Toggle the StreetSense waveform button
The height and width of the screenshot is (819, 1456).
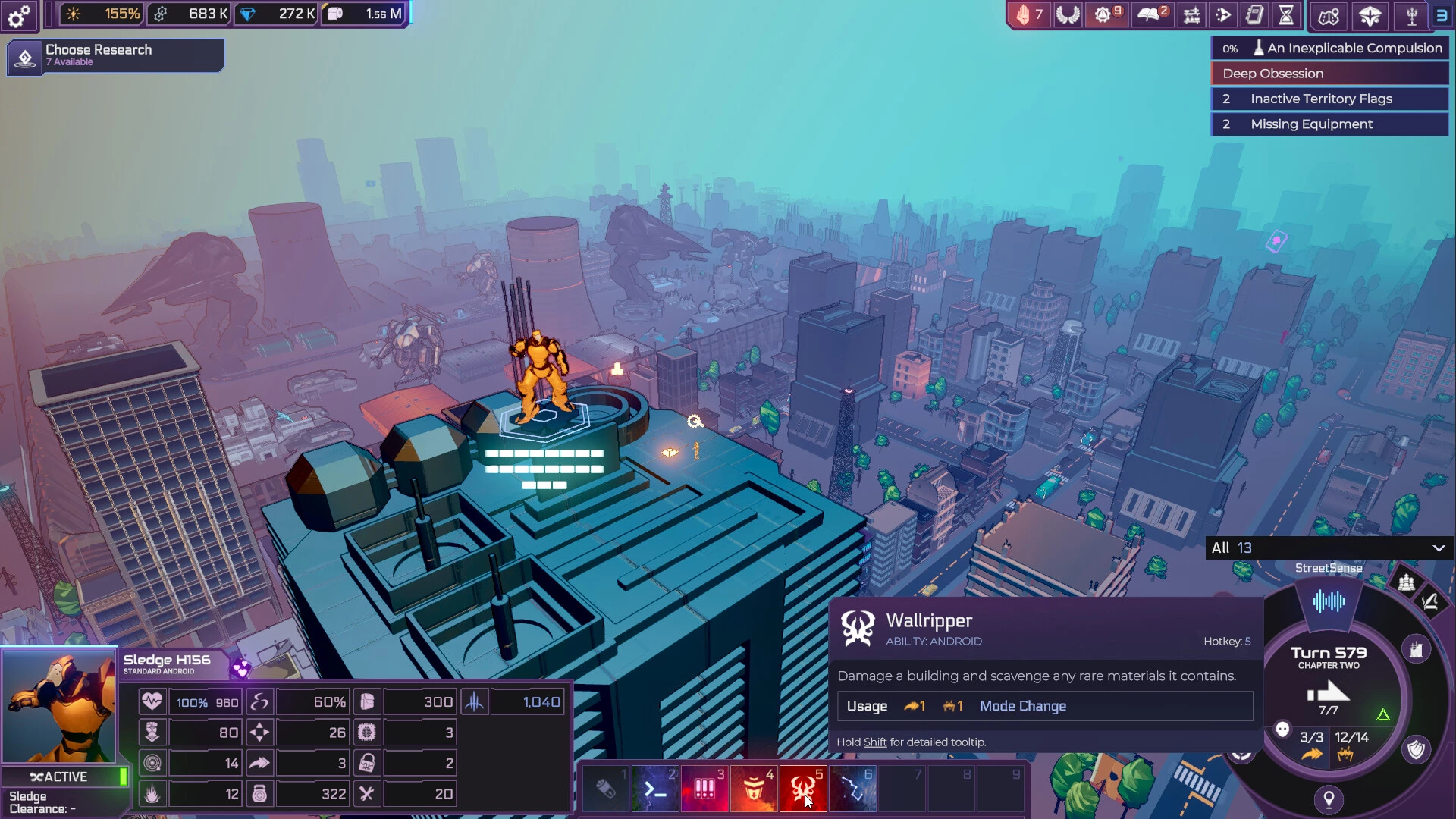point(1329,602)
